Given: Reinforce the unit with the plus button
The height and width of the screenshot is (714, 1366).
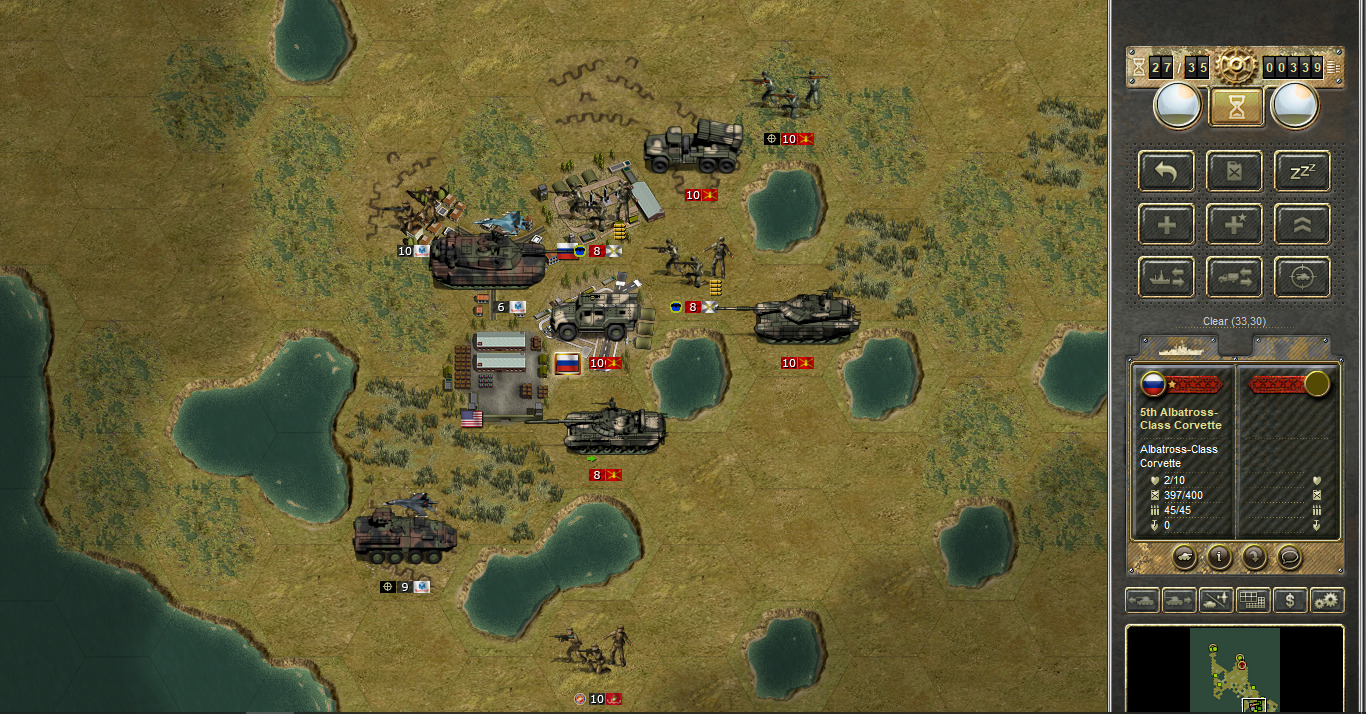Looking at the screenshot, I should [x=1166, y=224].
